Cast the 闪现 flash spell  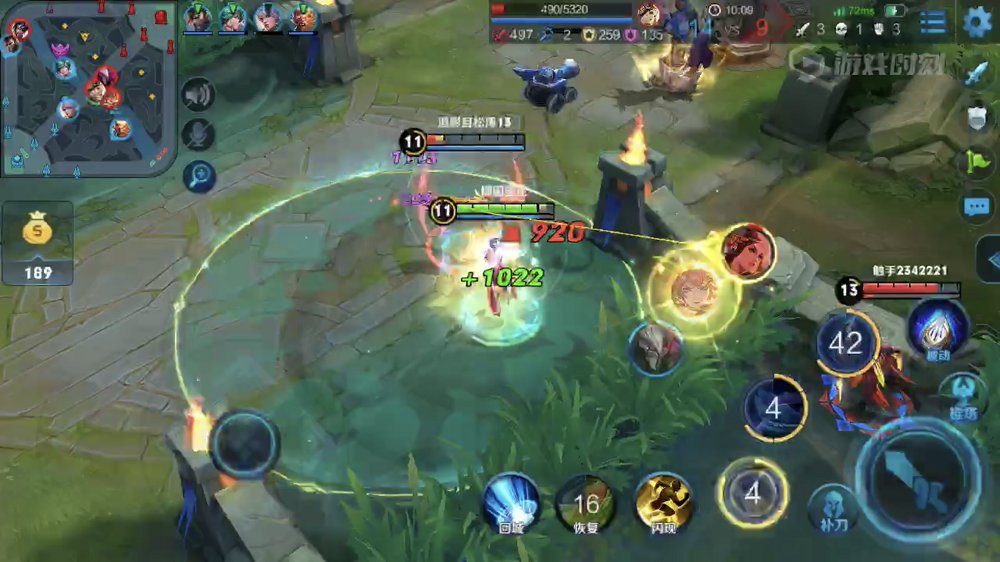[664, 501]
